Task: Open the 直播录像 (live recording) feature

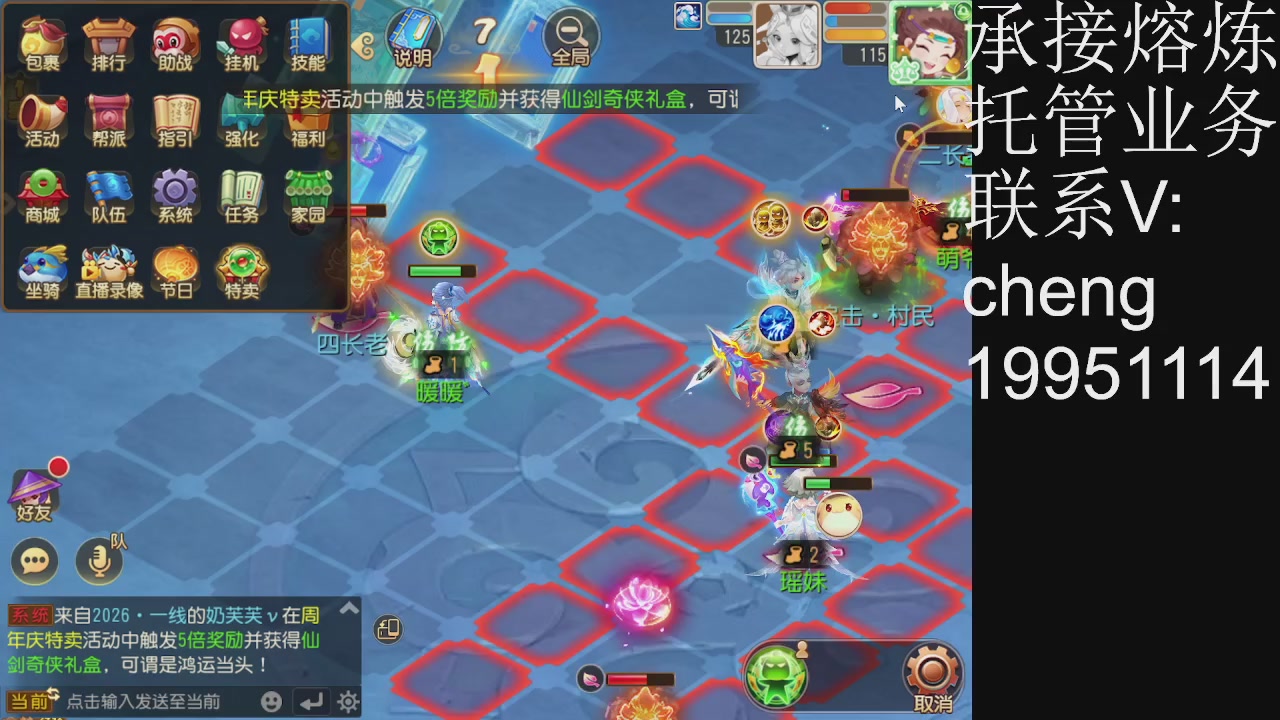Action: (108, 268)
